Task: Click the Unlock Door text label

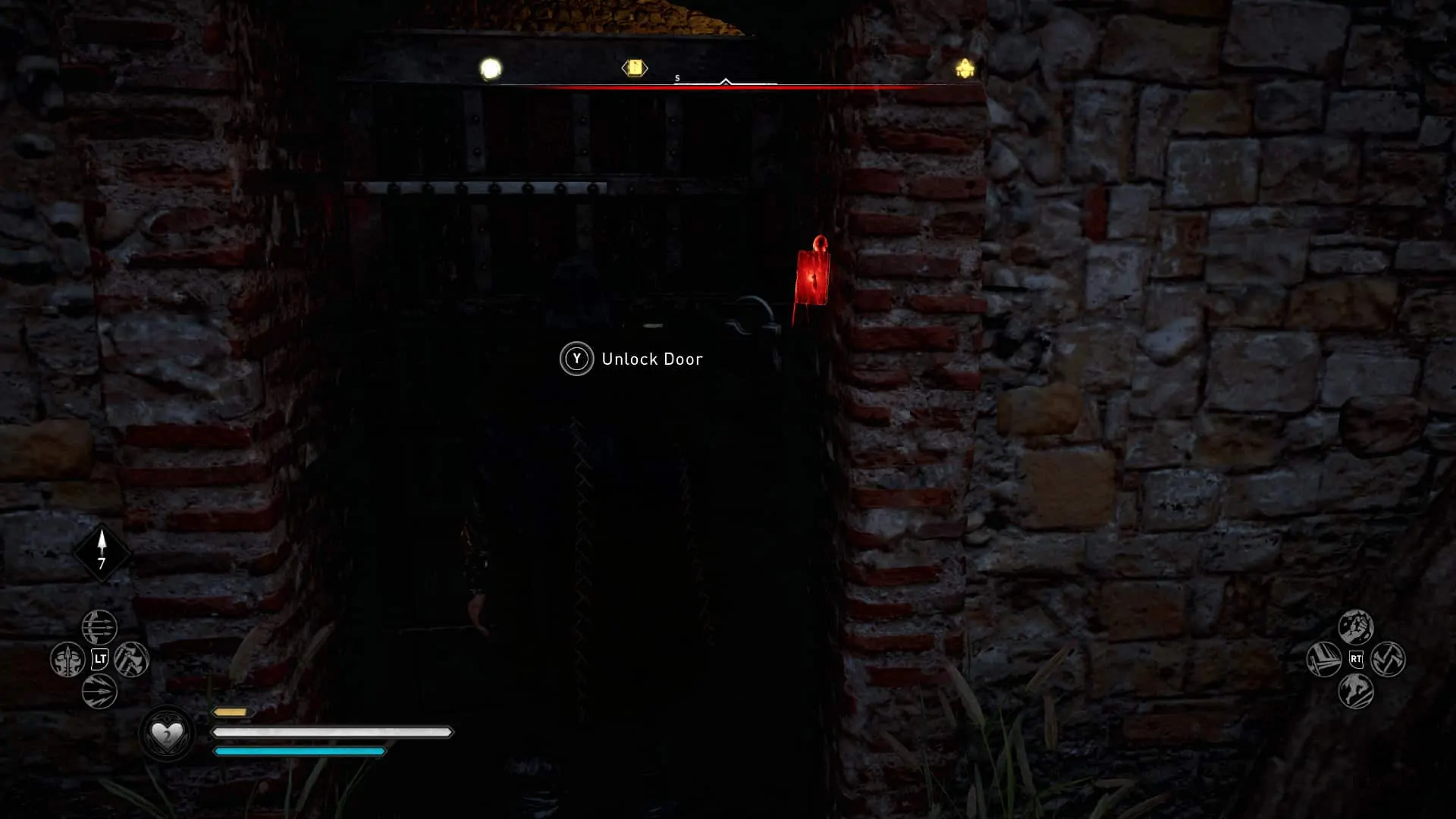Action: coord(652,359)
